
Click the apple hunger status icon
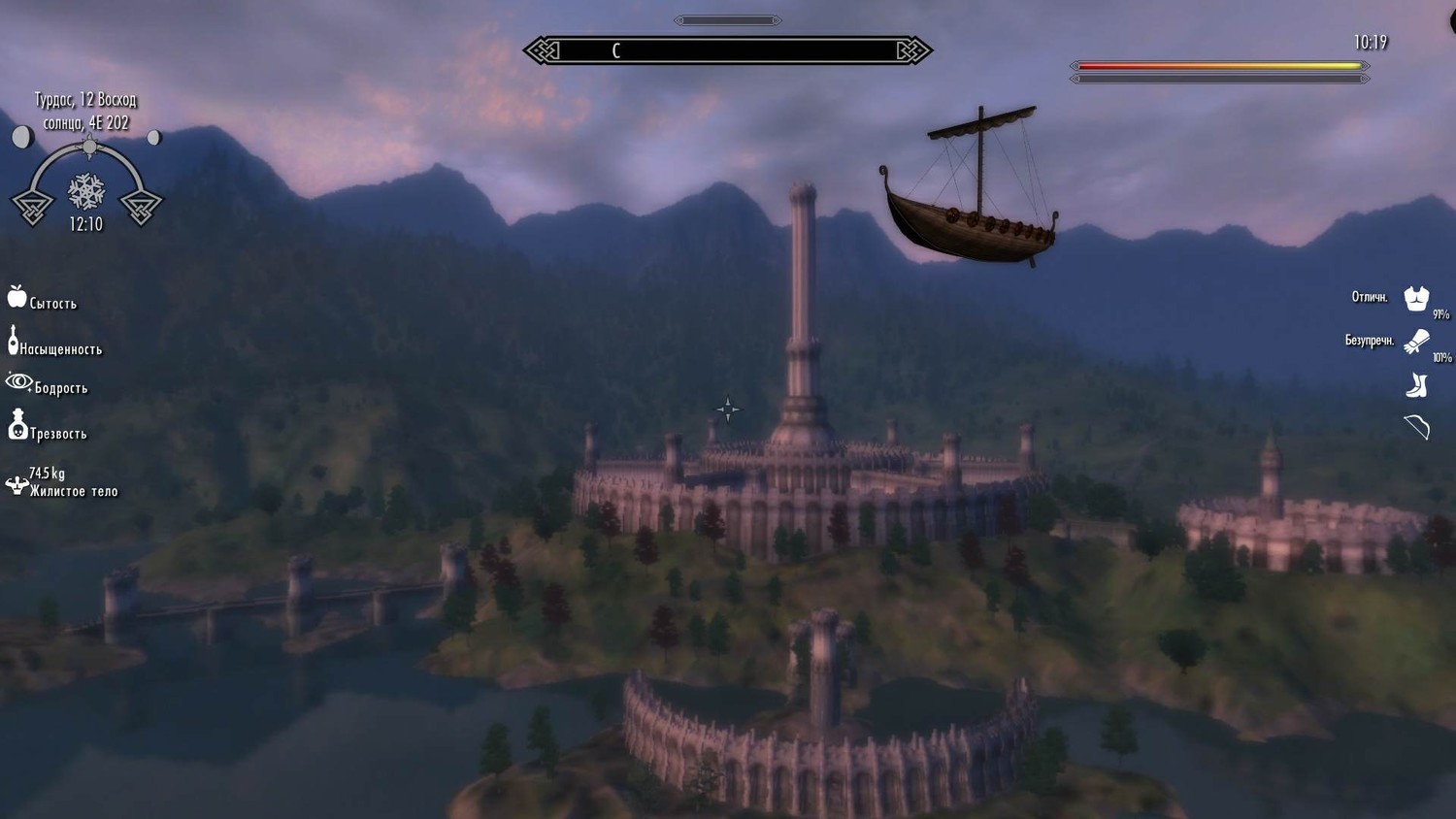pos(17,297)
